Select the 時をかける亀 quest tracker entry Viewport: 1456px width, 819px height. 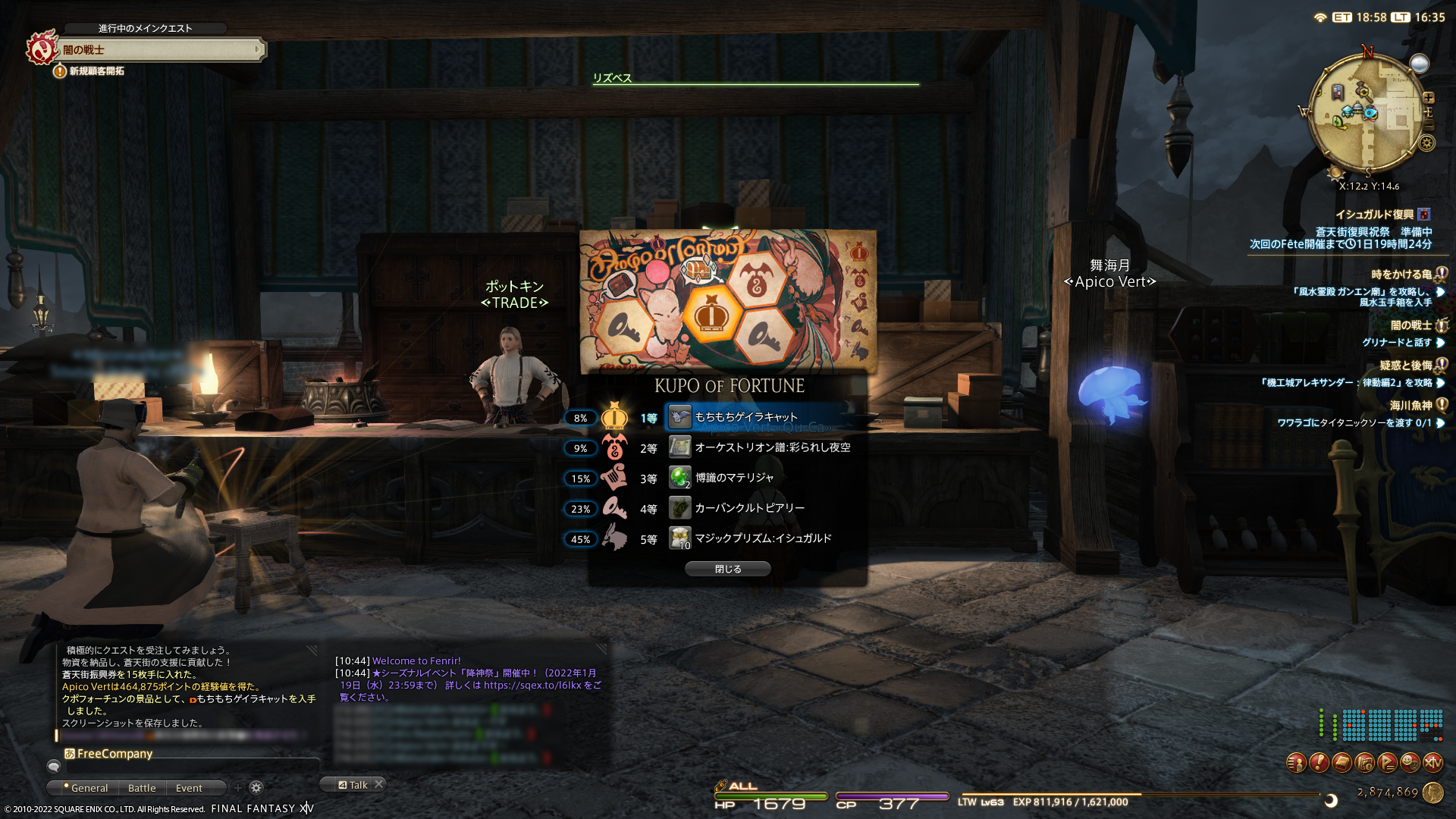pyautogui.click(x=1401, y=275)
